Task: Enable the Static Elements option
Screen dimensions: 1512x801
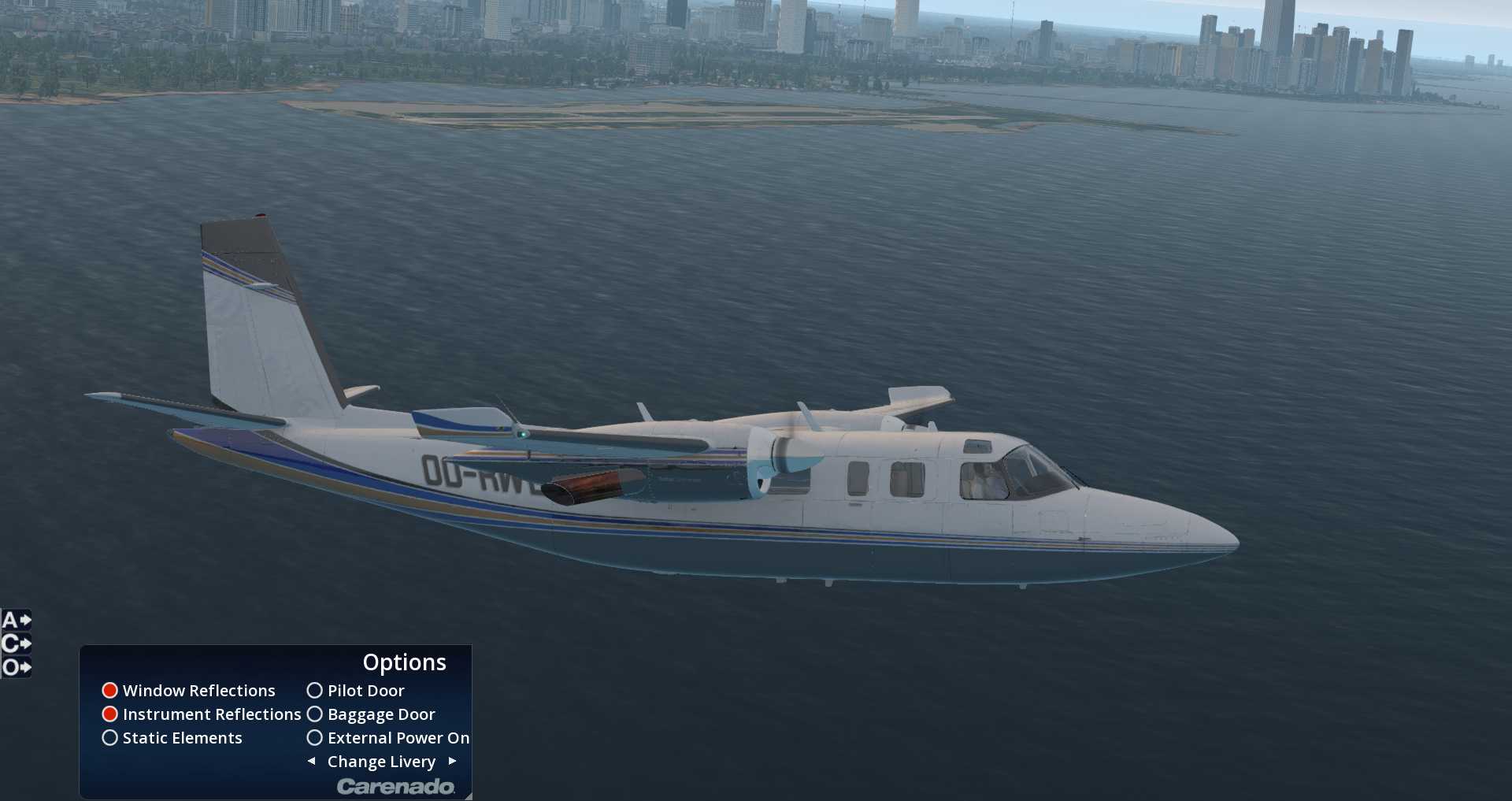Action: tap(110, 738)
